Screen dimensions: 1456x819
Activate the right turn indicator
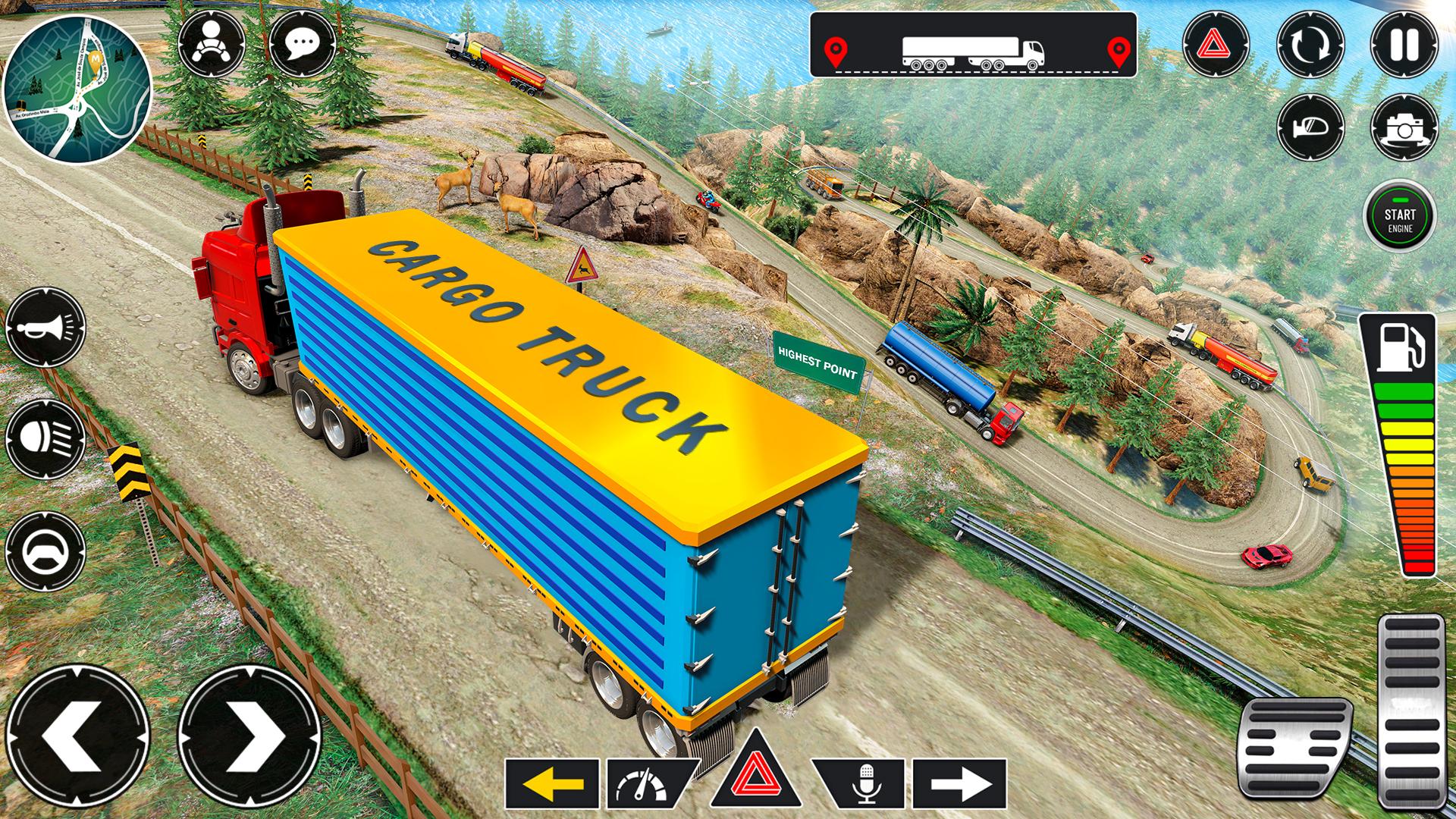(959, 784)
